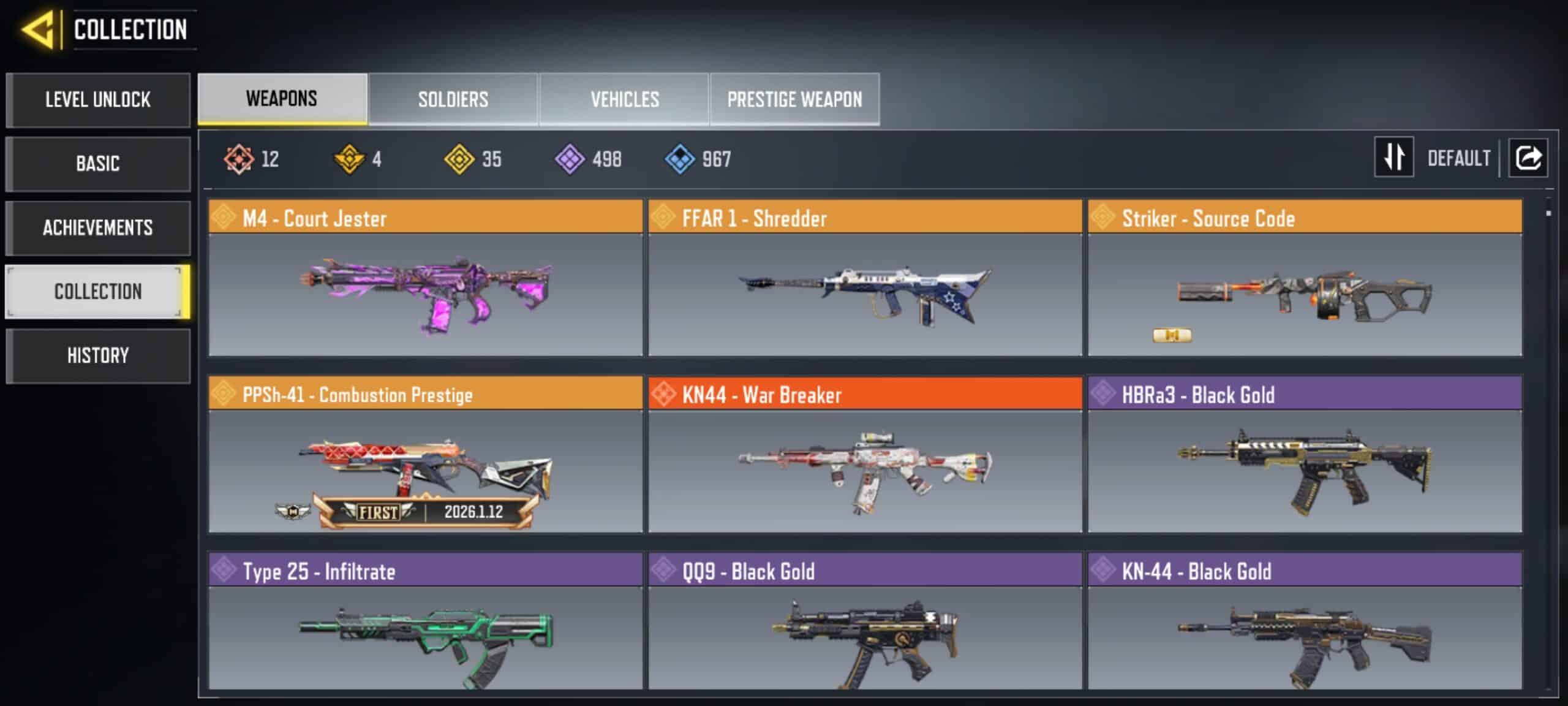The height and width of the screenshot is (706, 1568).
Task: Open the Prestige Weapon tab
Action: click(794, 99)
